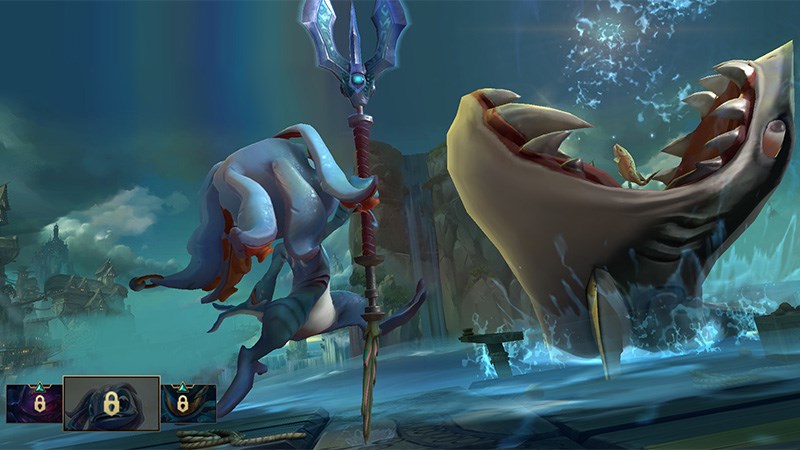Choose the highlighted grey locked skin thumbnail
Image resolution: width=800 pixels, height=450 pixels.
pyautogui.click(x=111, y=403)
